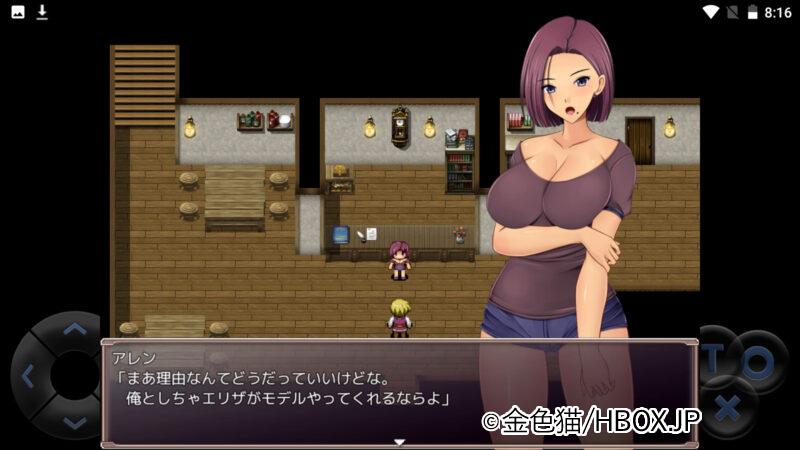Tap the virtual D-pad down arrow

click(x=74, y=423)
